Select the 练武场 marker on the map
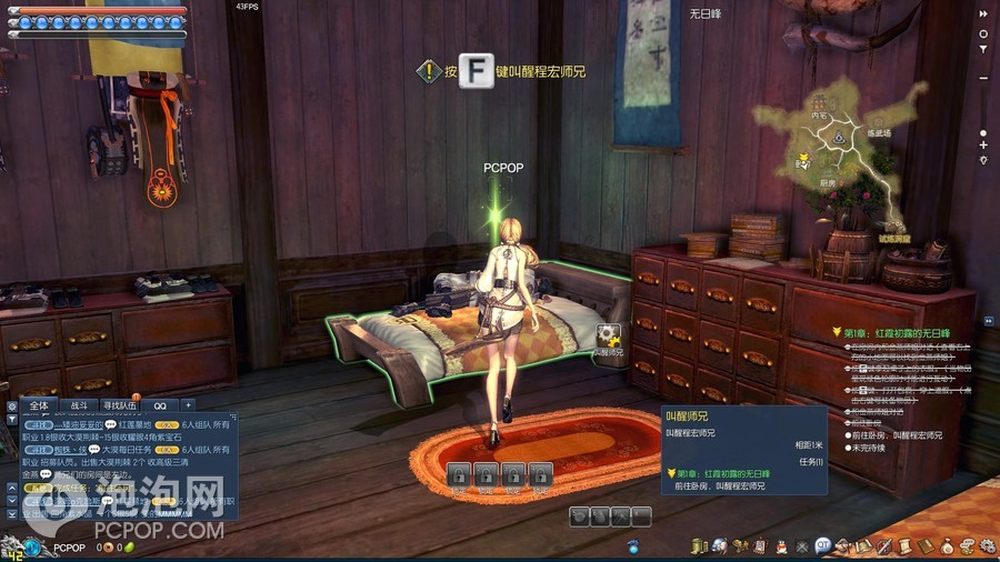The image size is (1000, 562). click(879, 132)
